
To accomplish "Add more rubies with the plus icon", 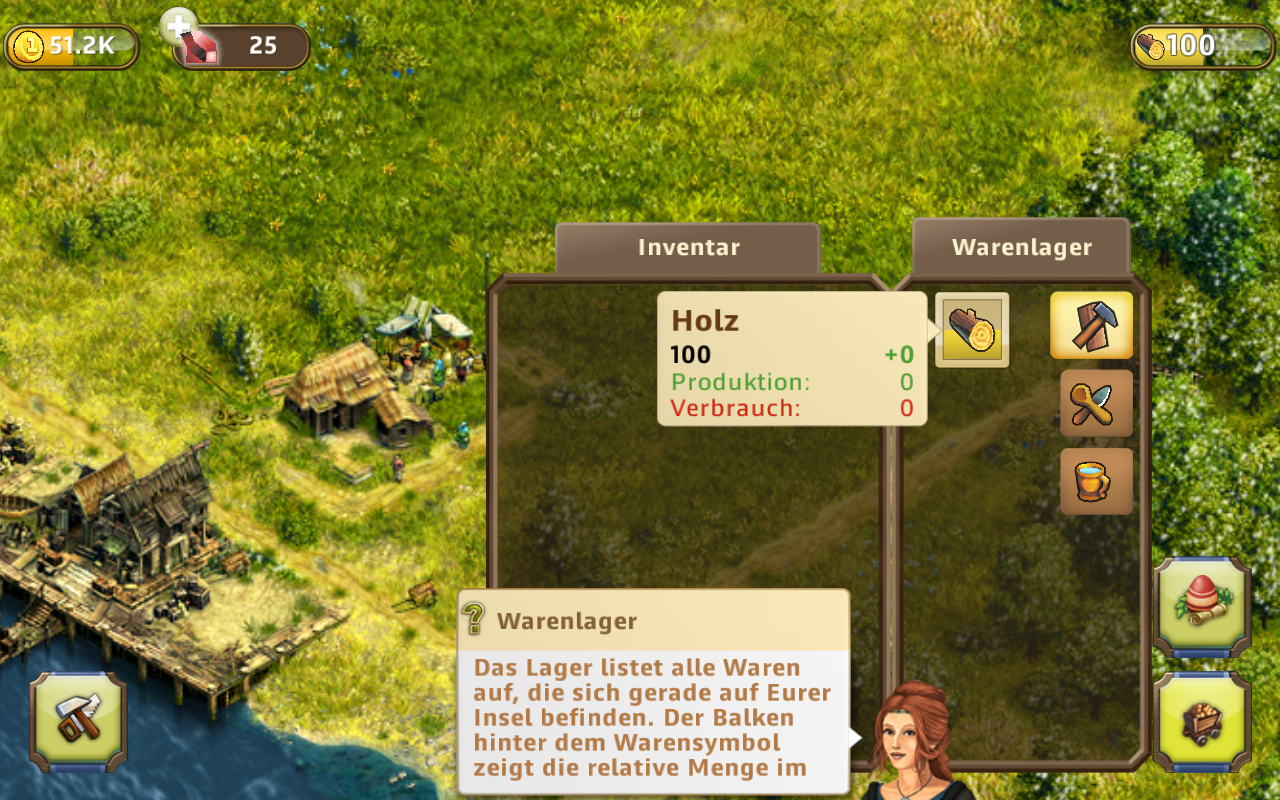I will [180, 27].
